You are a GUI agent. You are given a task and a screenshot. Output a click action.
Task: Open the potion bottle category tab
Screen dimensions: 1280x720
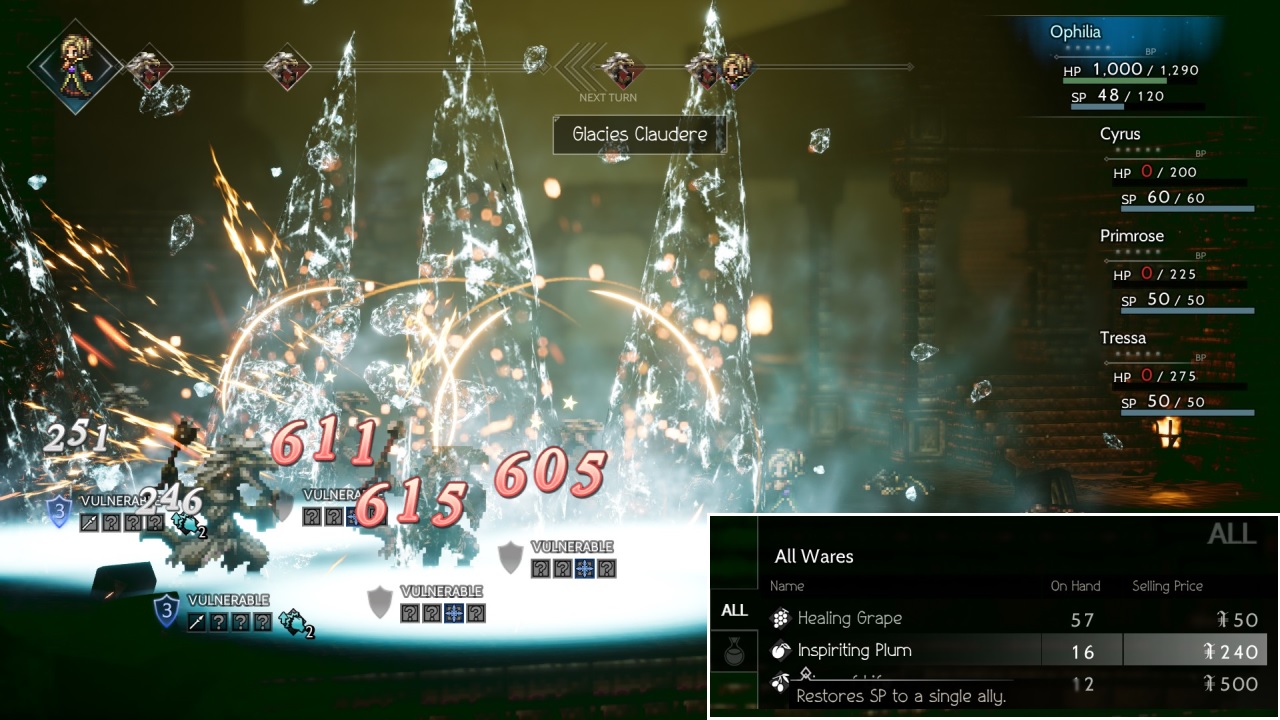tap(734, 654)
